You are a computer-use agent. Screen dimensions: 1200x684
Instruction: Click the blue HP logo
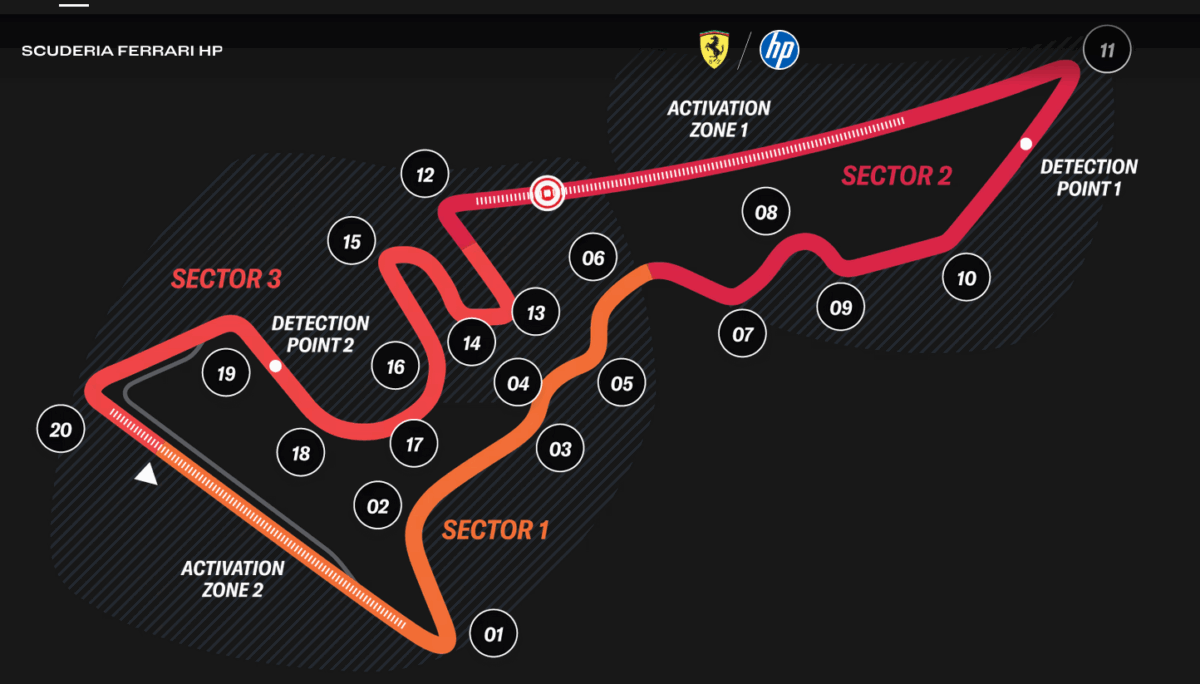tap(779, 50)
